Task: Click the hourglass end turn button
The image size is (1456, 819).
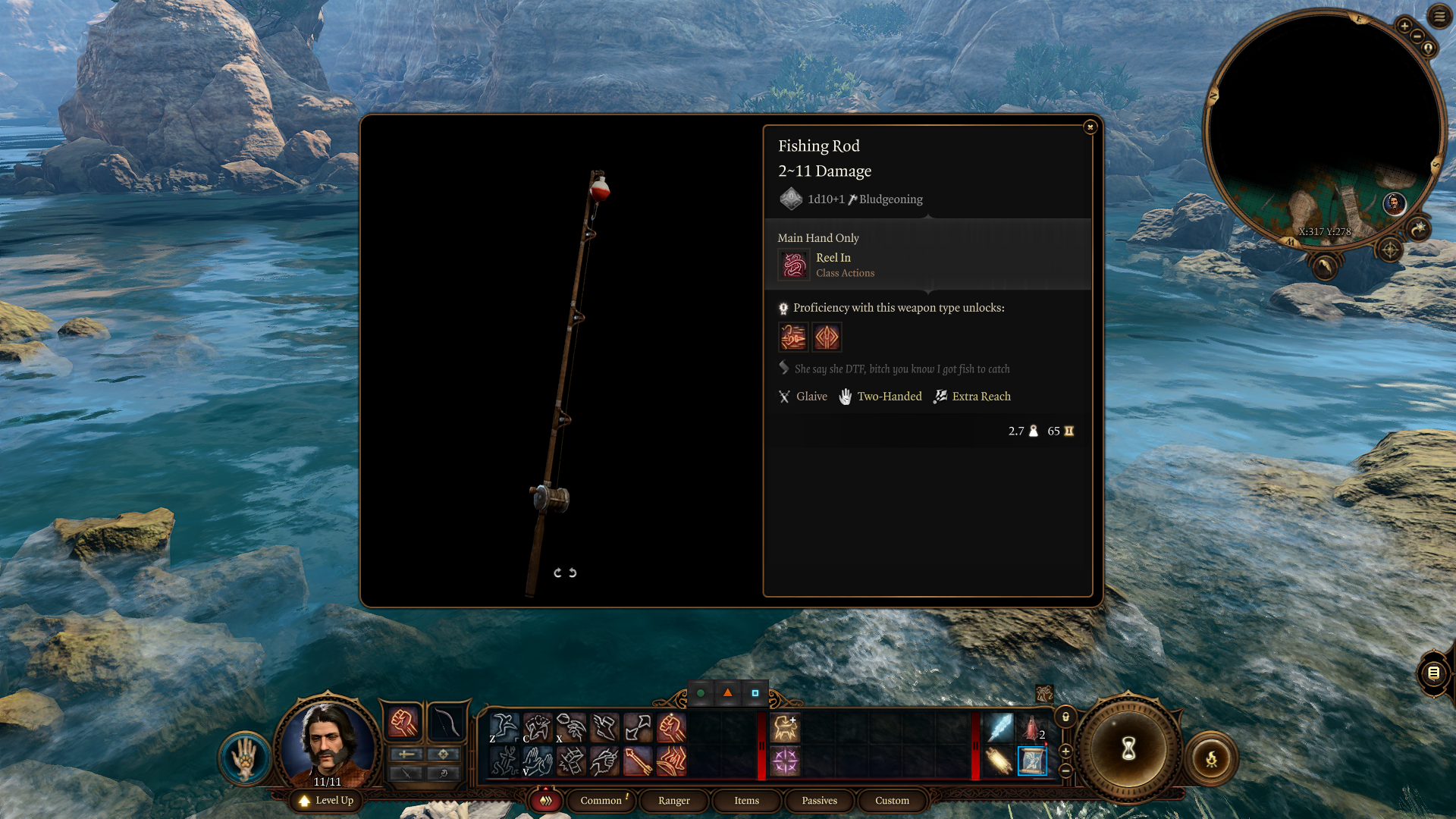Action: [x=1128, y=748]
